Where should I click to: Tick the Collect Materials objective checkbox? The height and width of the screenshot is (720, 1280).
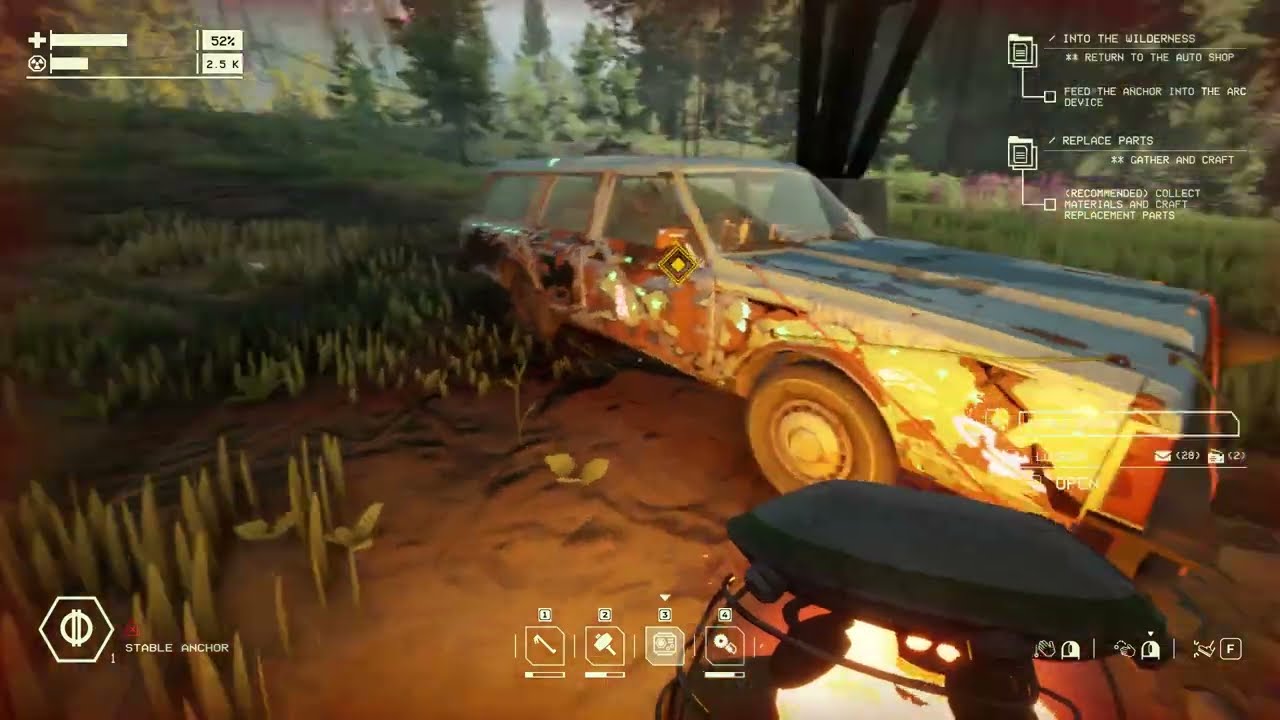tap(1050, 205)
